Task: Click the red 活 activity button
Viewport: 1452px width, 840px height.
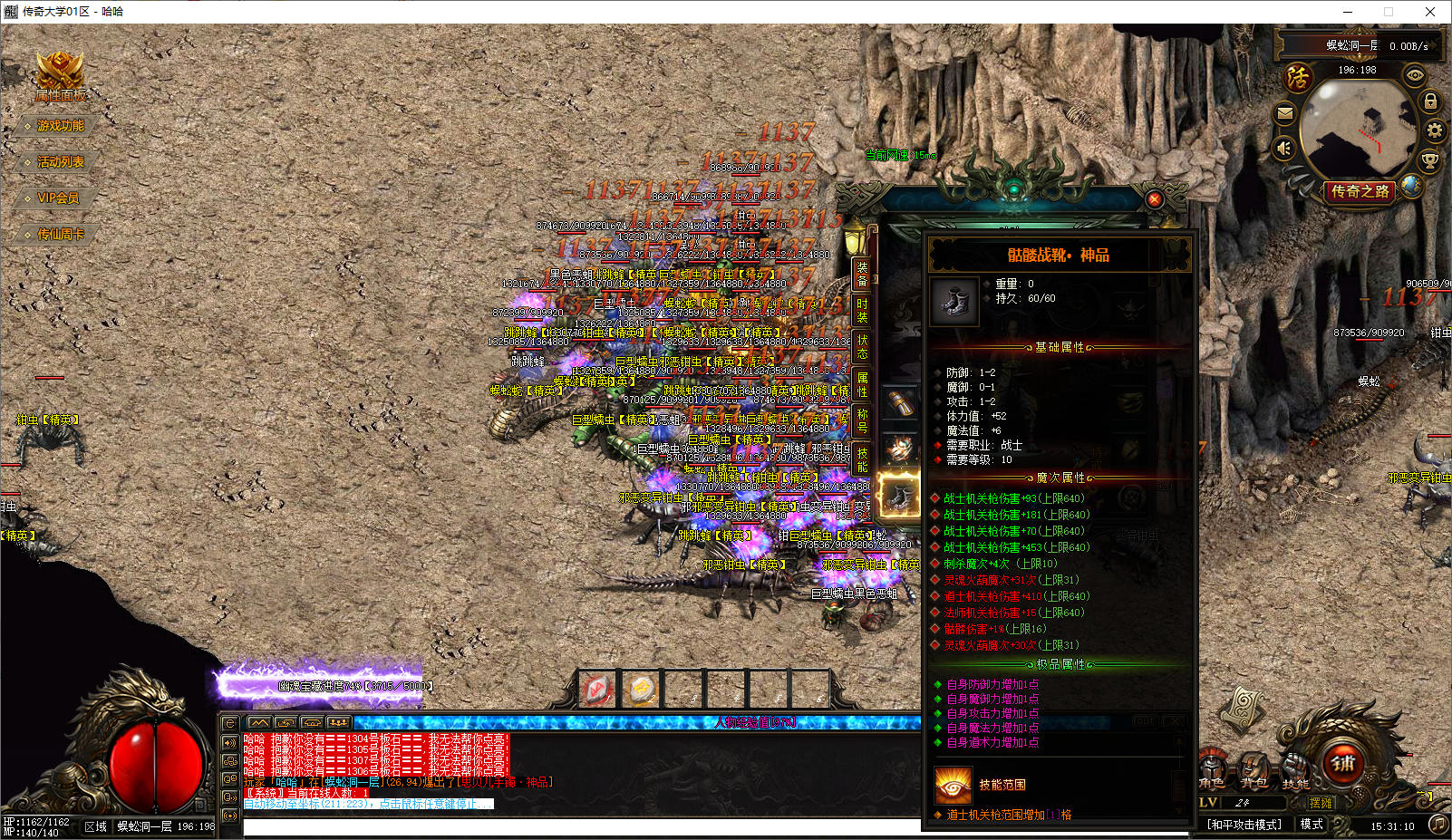Action: click(1298, 77)
